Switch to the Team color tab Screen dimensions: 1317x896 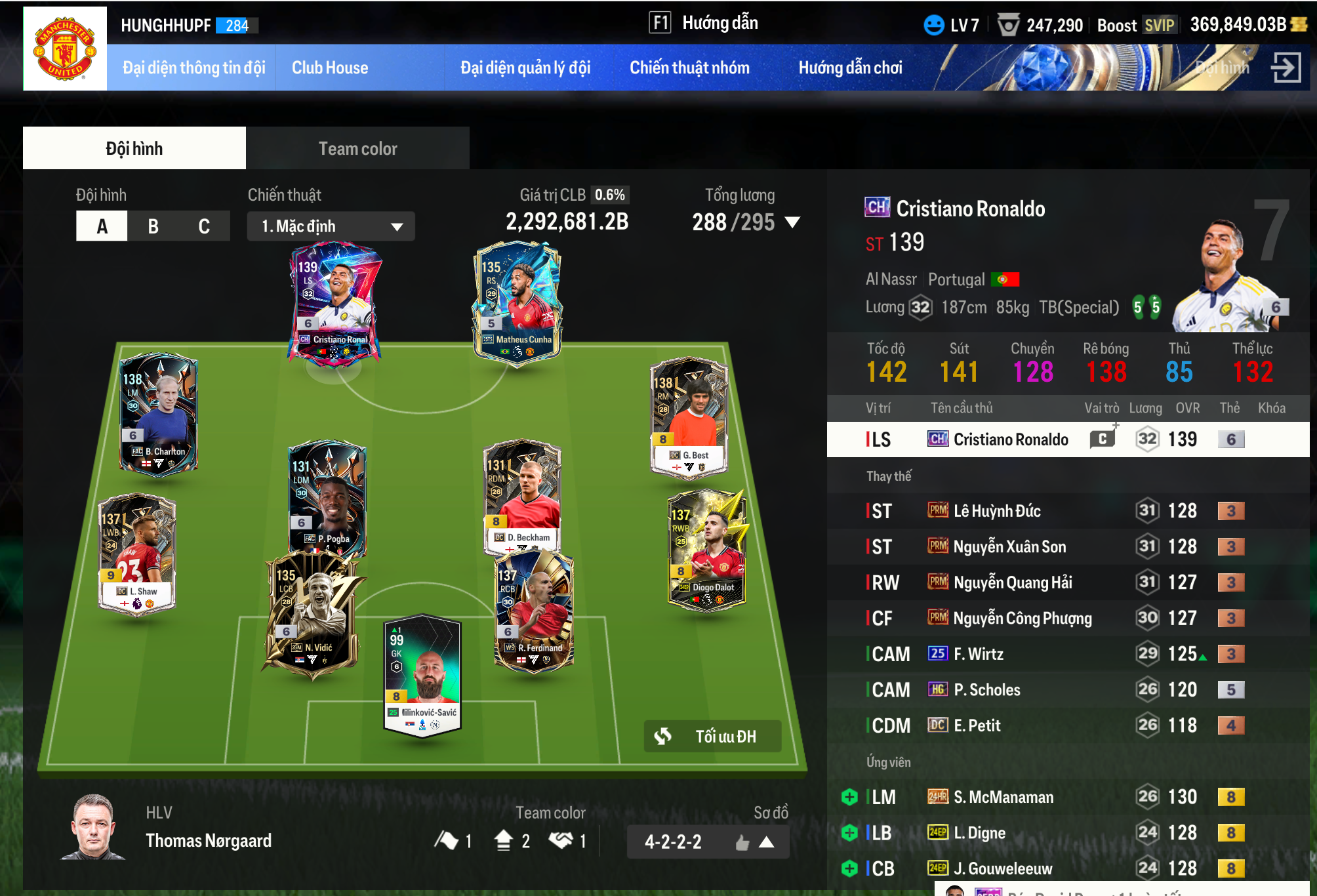(357, 149)
